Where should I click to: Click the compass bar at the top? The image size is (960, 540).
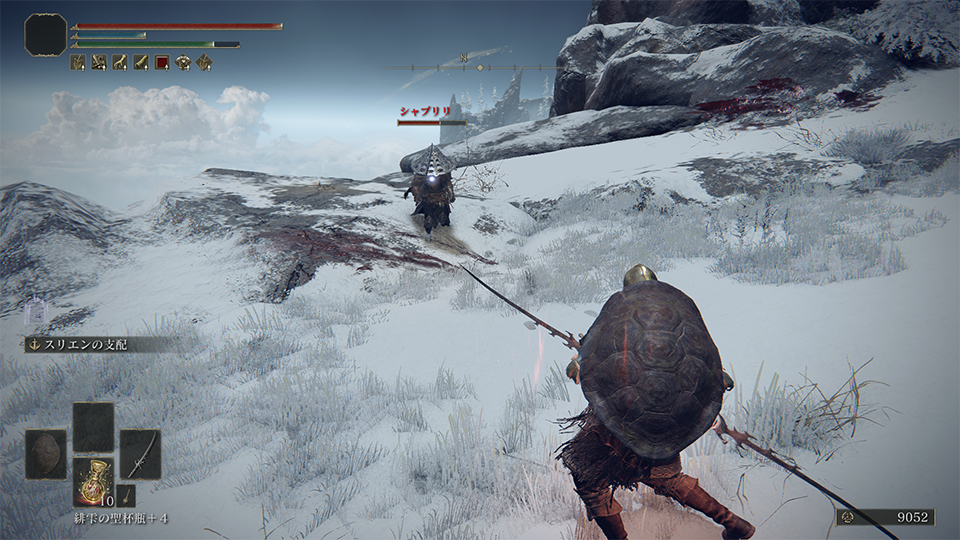coord(471,67)
